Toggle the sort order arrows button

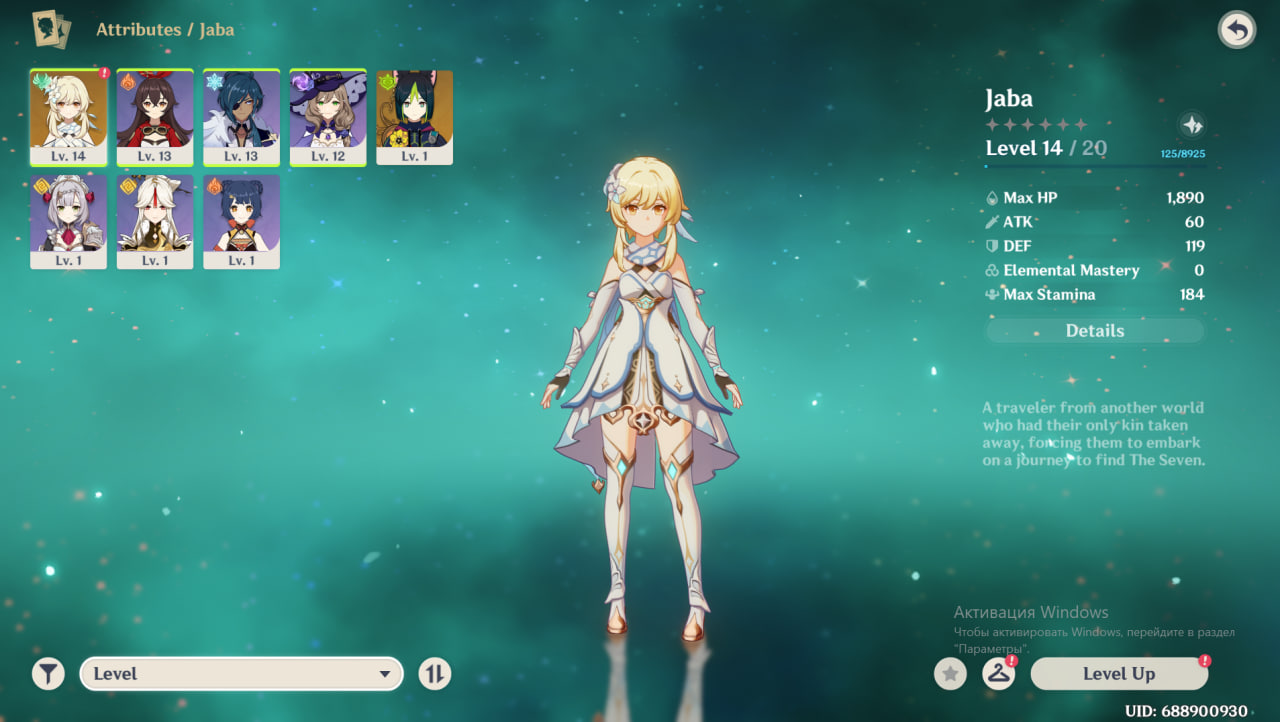point(434,674)
